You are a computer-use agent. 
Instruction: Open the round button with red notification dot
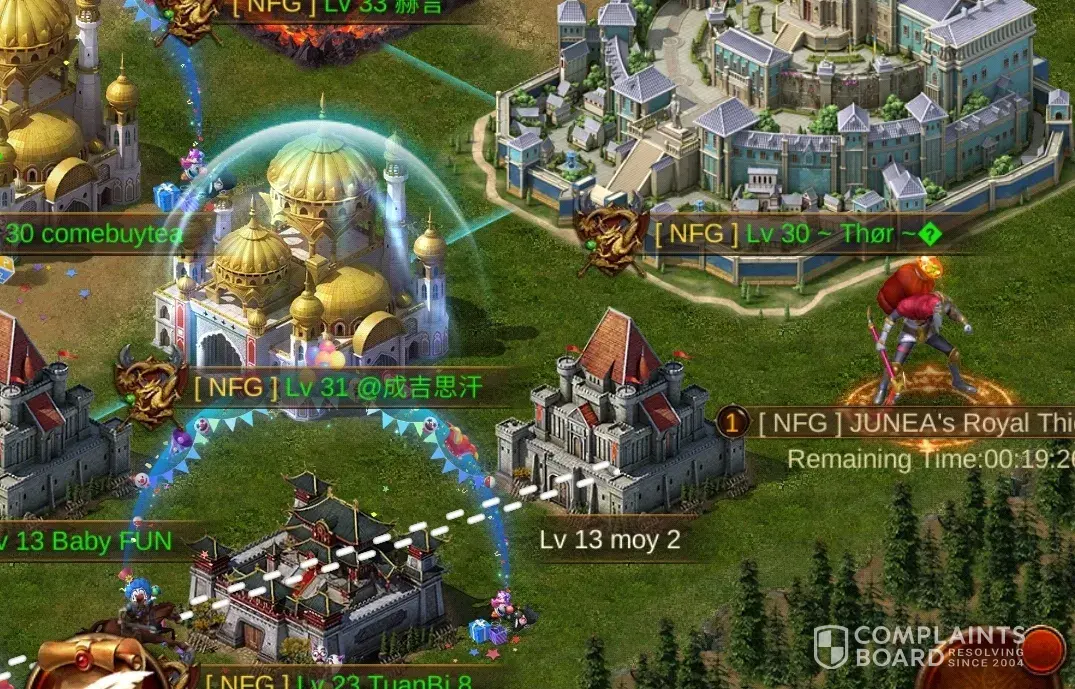pyautogui.click(x=1040, y=652)
